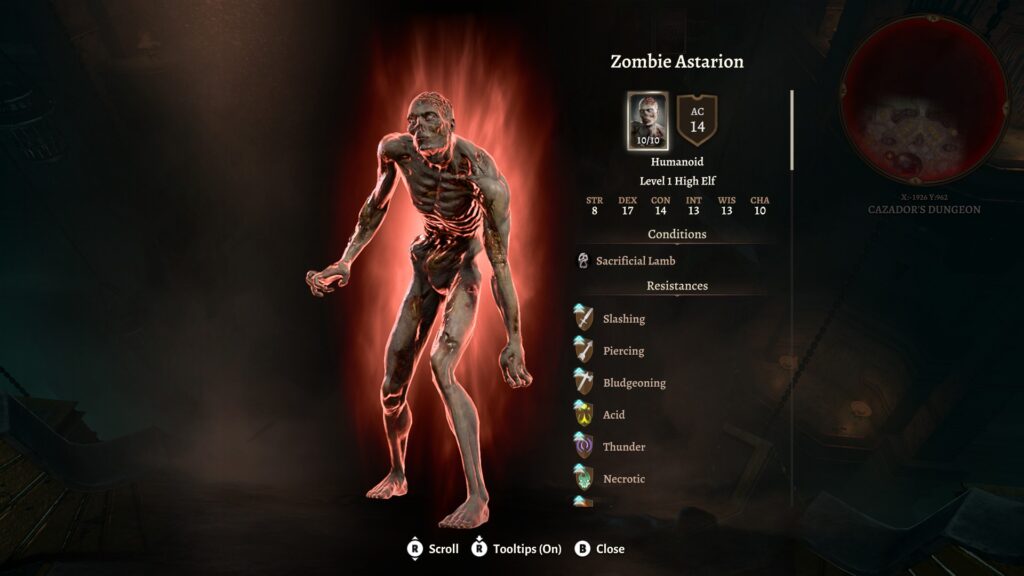Select the Slashing resistance entry
The image size is (1024, 576).
(623, 319)
